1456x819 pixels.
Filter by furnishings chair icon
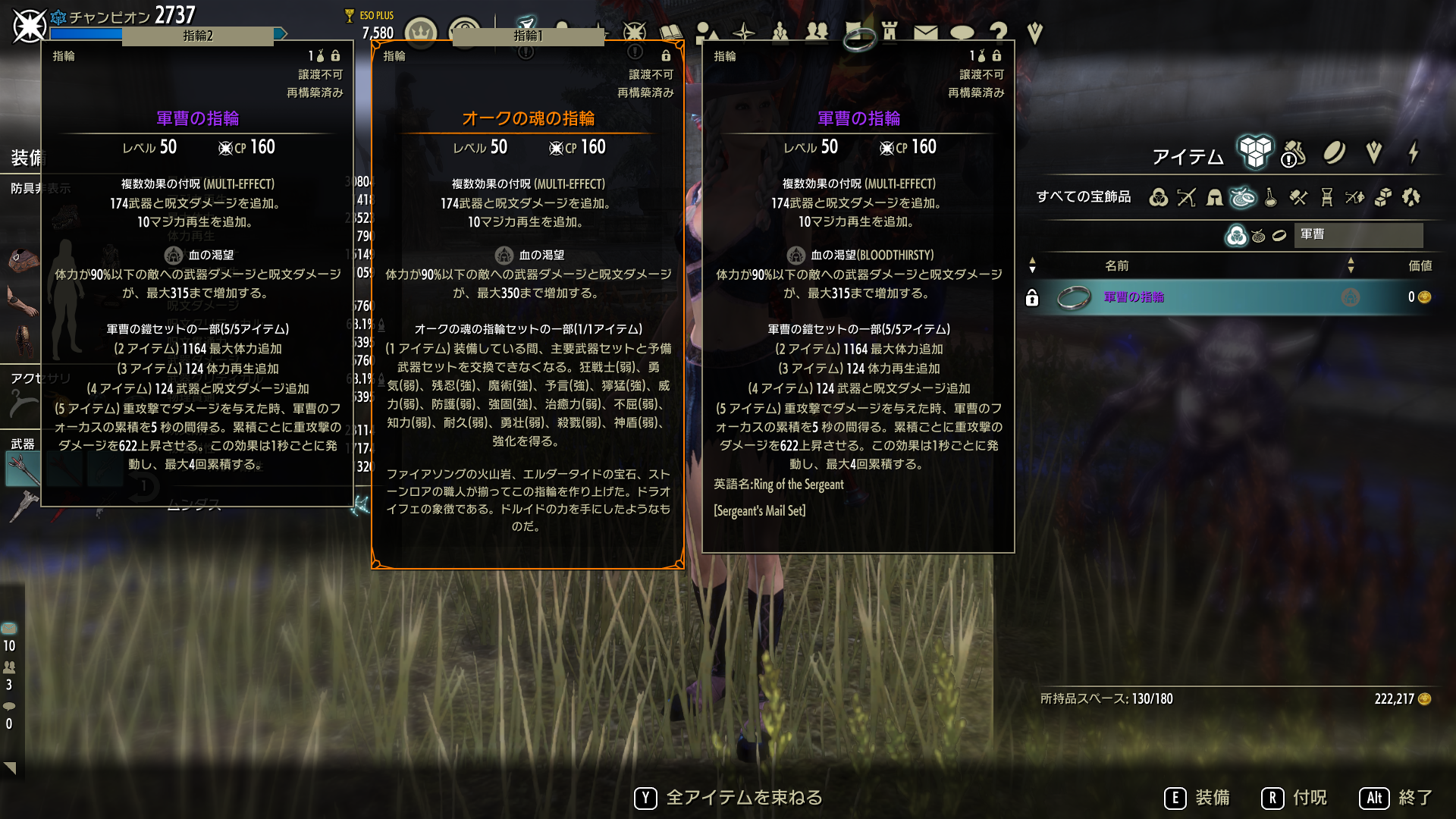click(1327, 198)
